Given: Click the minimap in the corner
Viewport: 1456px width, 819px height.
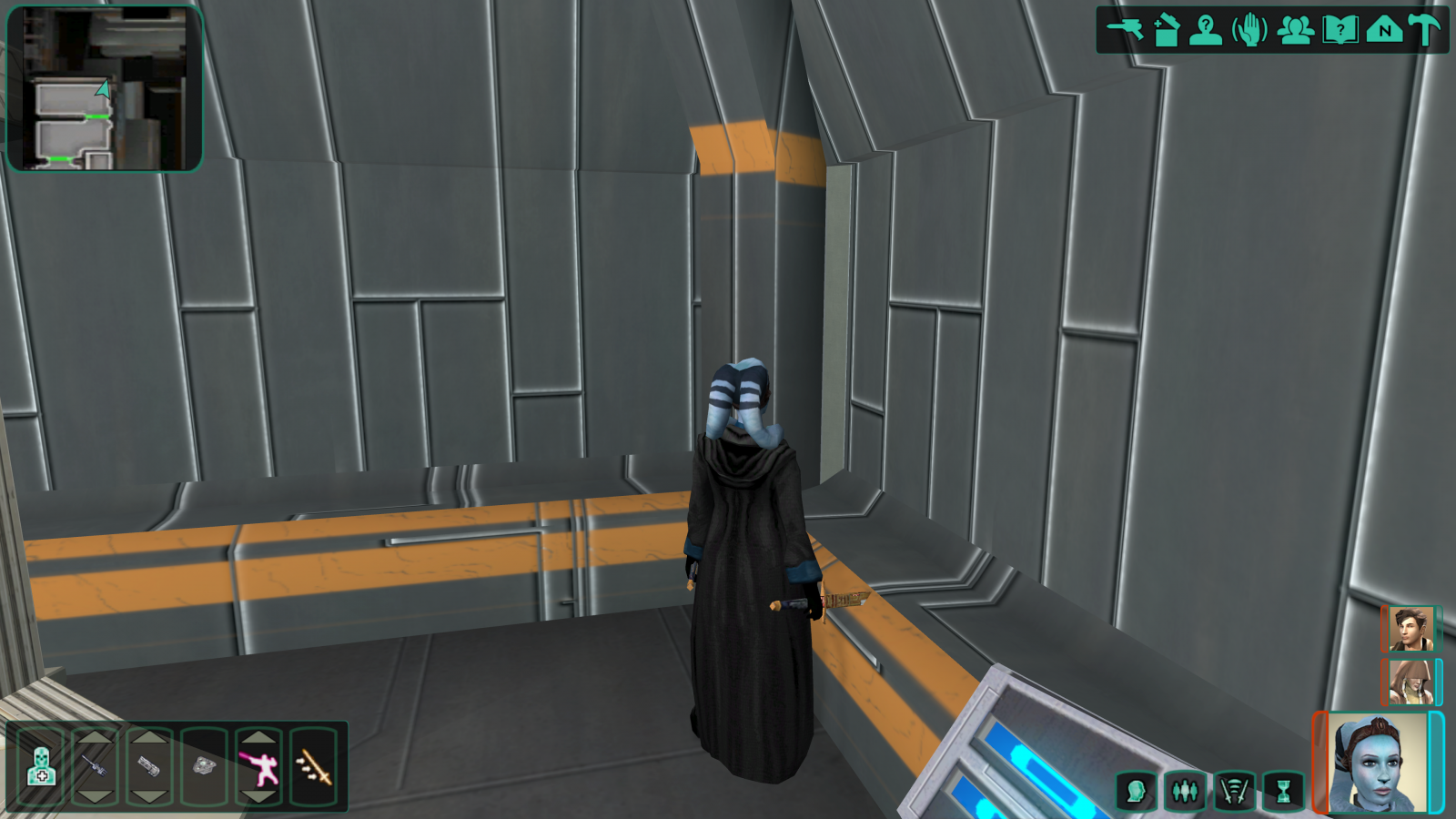Looking at the screenshot, I should pyautogui.click(x=104, y=88).
